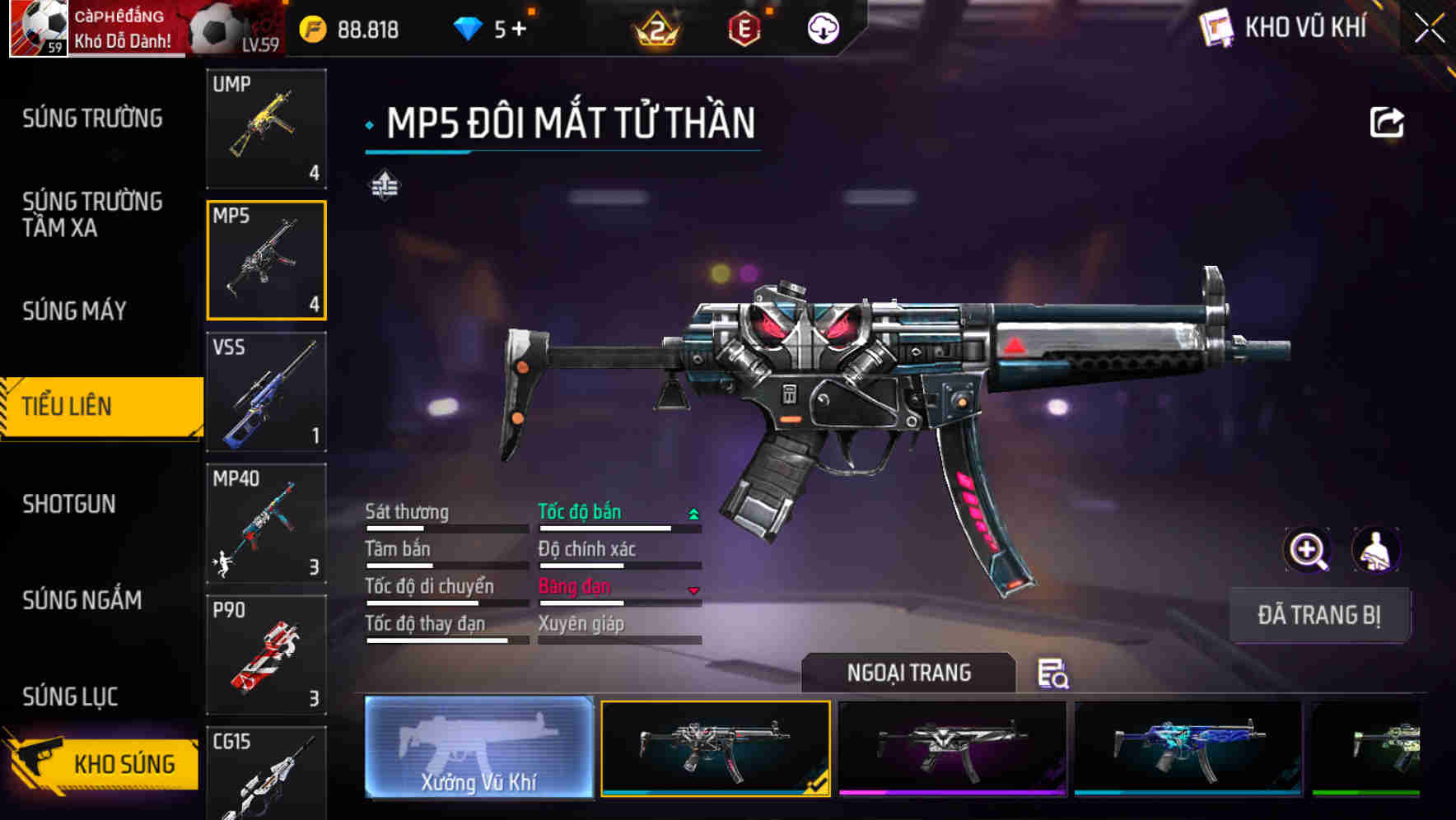Select the UMP weapon tile
The height and width of the screenshot is (820, 1456).
[x=266, y=128]
